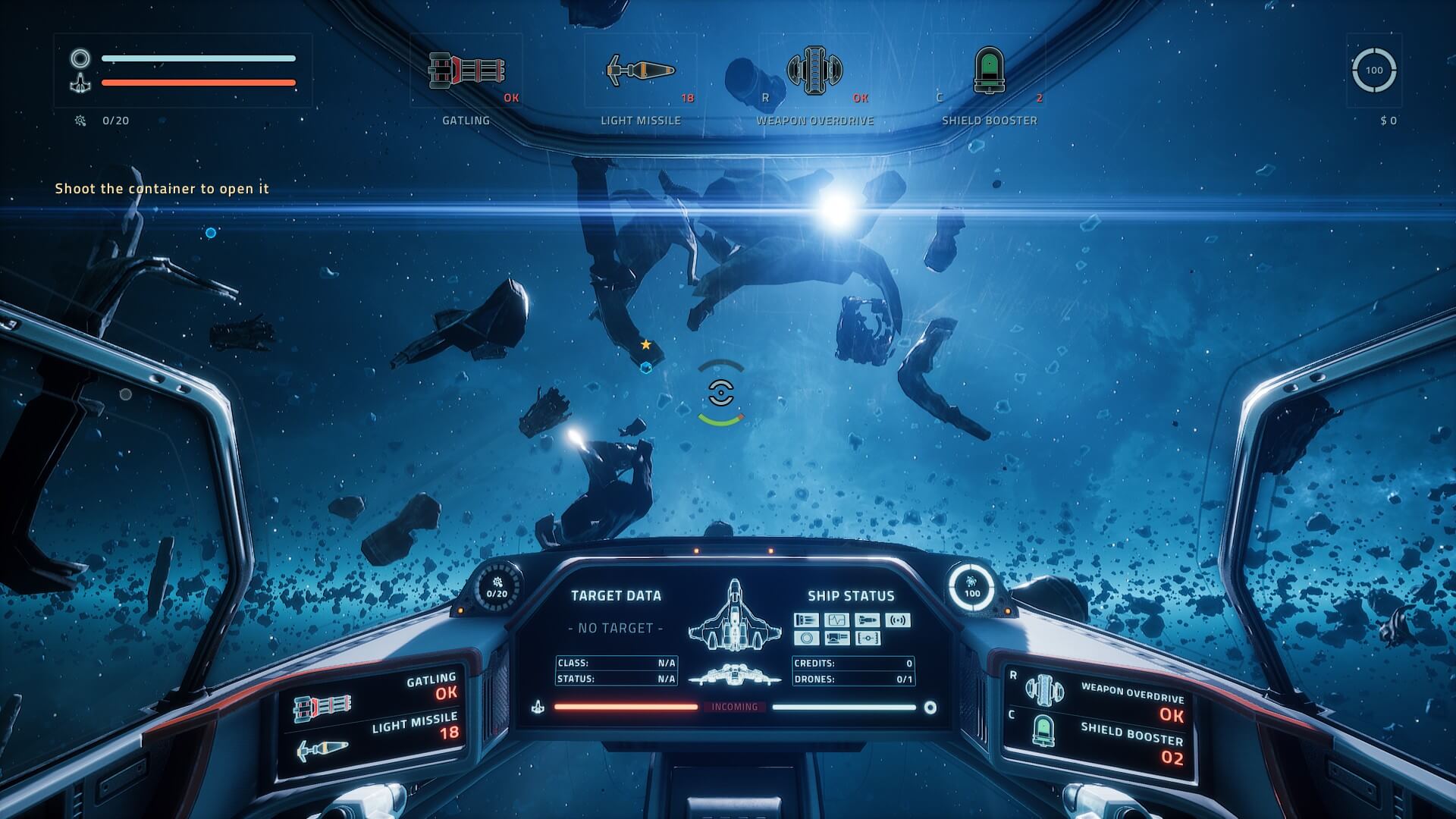Image resolution: width=1456 pixels, height=819 pixels.
Task: Click the circular sensor gauge showing 100
Action: pyautogui.click(x=1373, y=71)
